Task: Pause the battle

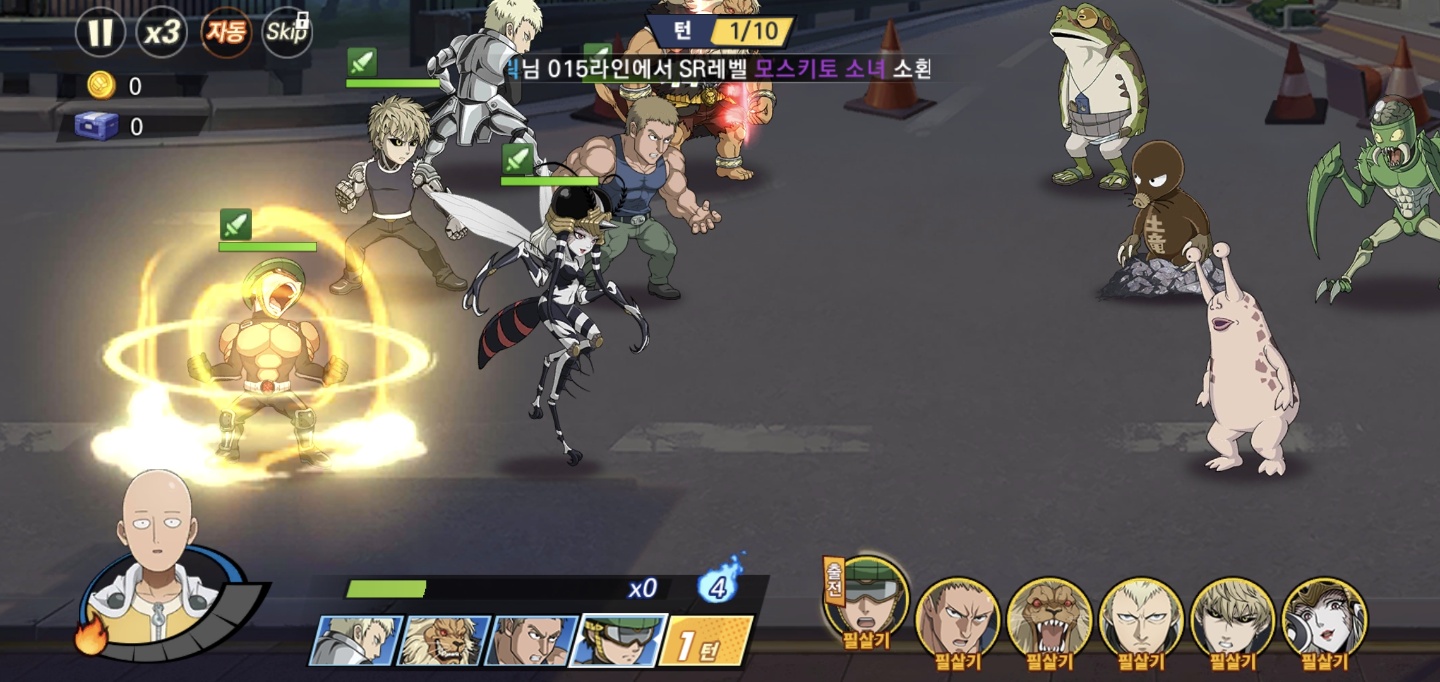Action: [x=100, y=33]
